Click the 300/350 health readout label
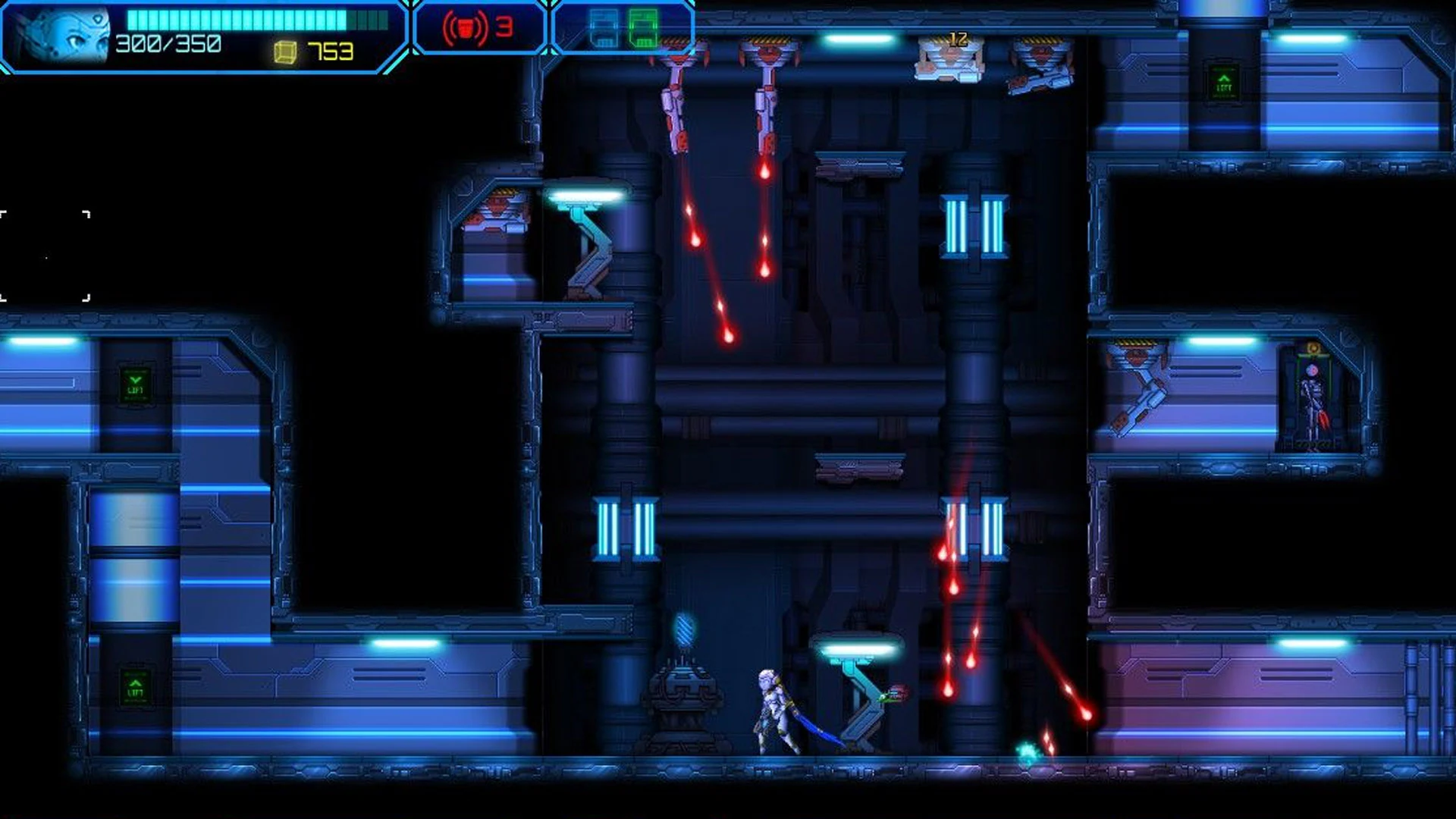Image resolution: width=1456 pixels, height=819 pixels. 167,45
